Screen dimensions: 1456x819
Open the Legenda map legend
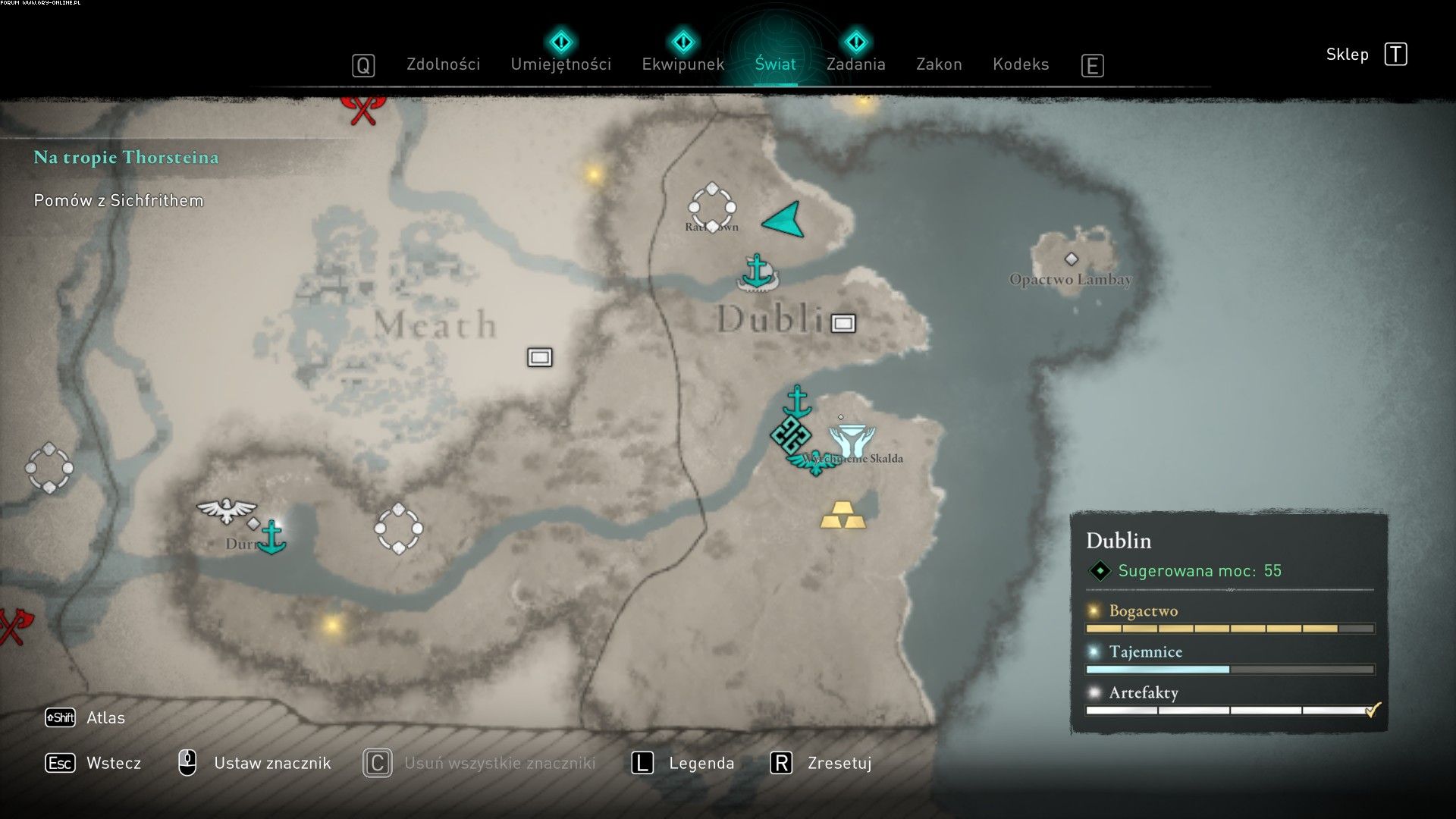point(701,763)
